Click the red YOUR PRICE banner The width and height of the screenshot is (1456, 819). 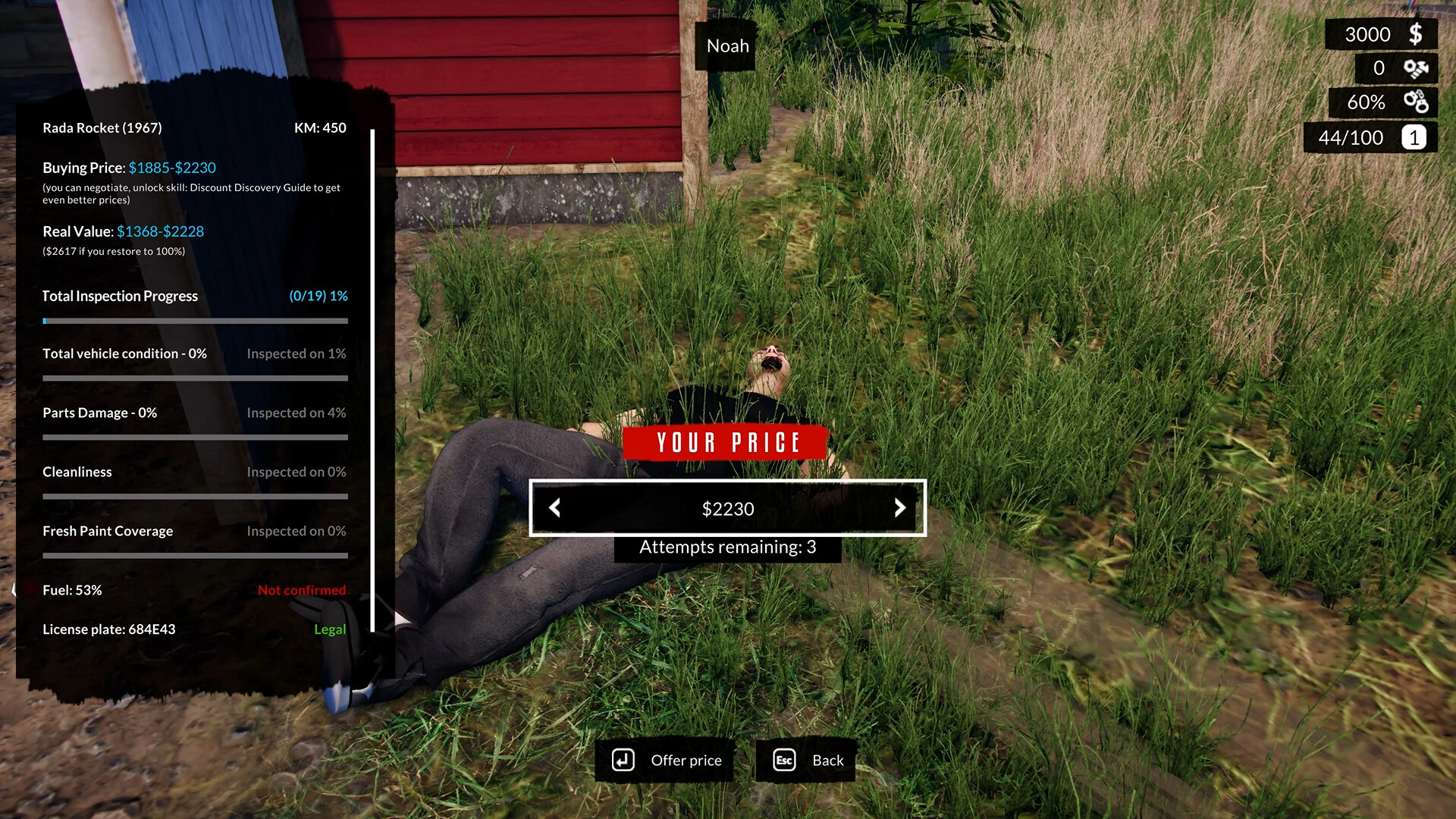pyautogui.click(x=726, y=443)
